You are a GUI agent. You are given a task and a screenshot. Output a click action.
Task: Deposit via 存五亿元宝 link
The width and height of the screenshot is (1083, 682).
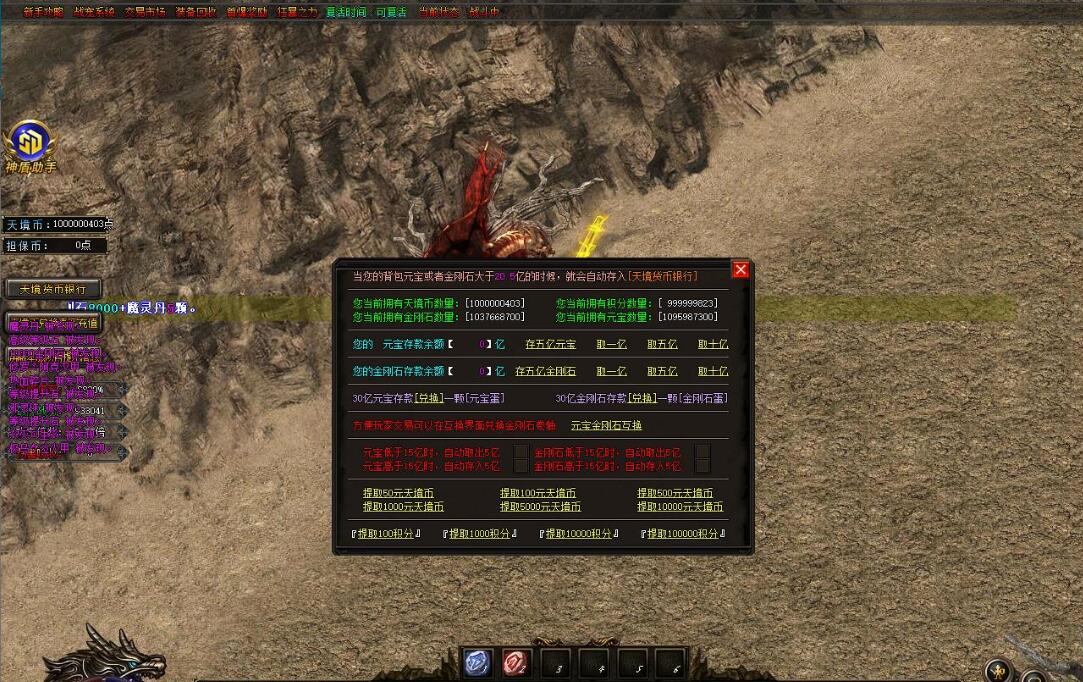point(551,344)
